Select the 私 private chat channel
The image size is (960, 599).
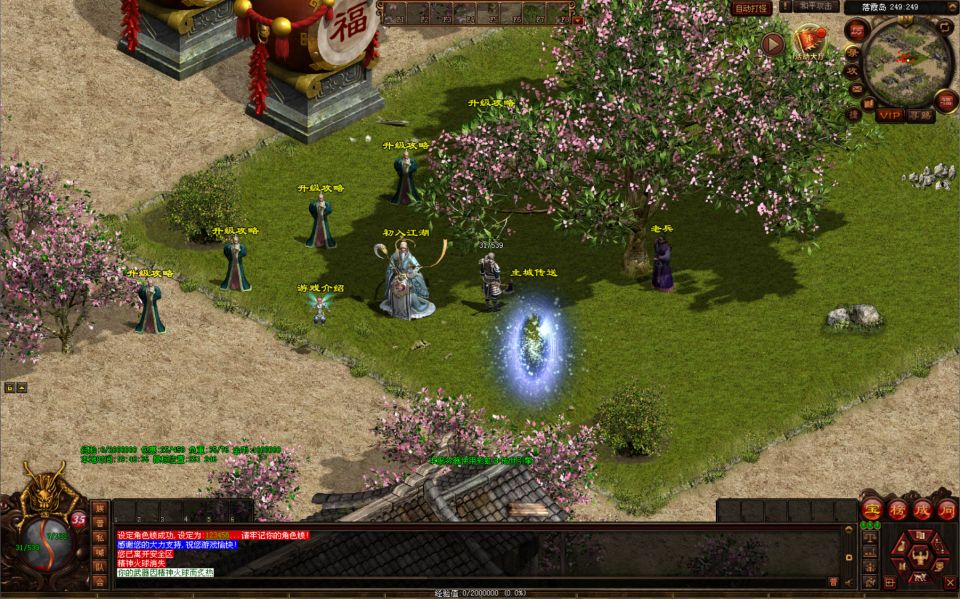(100, 536)
